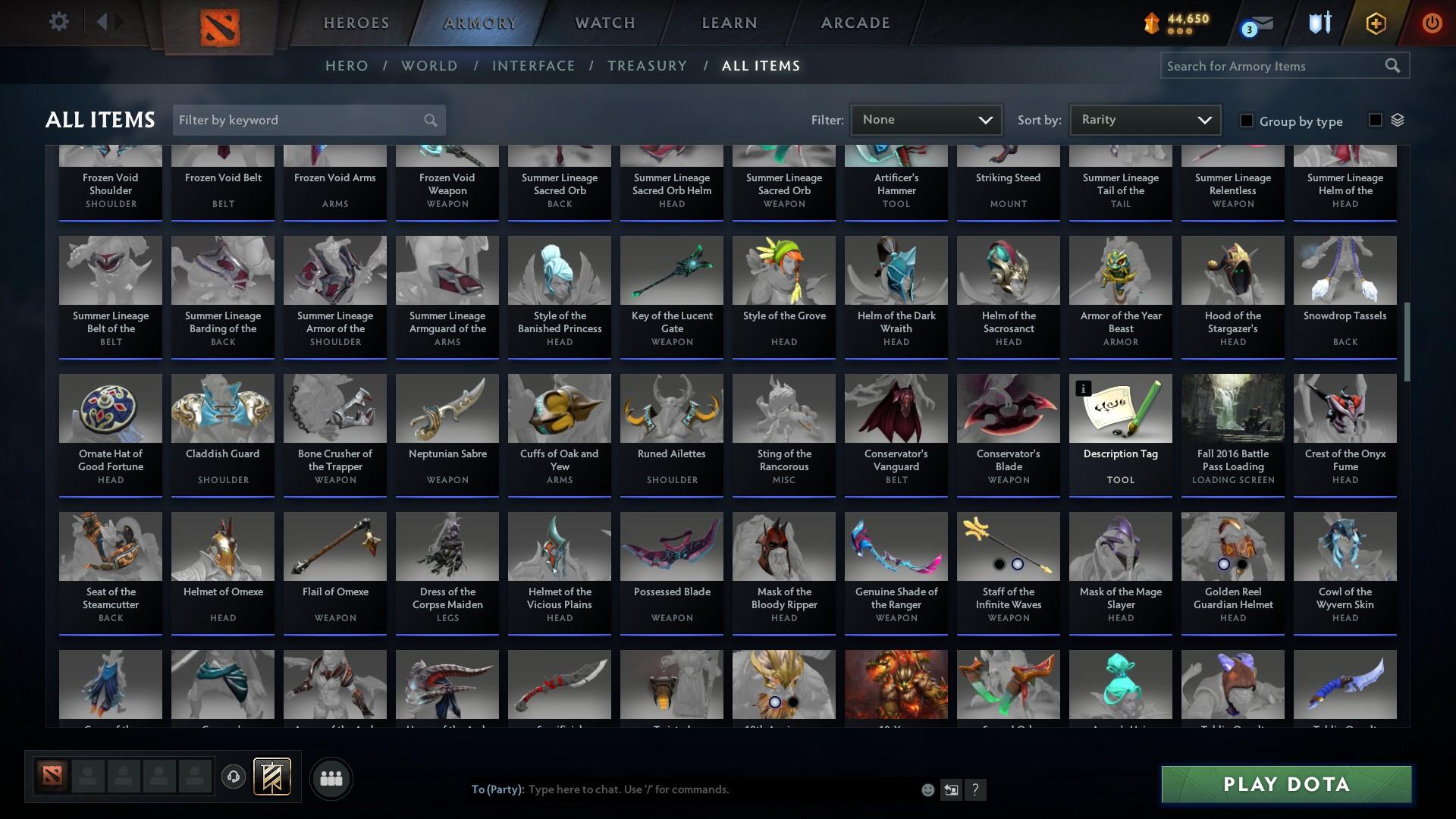Open voice chat headset settings
The width and height of the screenshot is (1456, 819).
pos(234,778)
